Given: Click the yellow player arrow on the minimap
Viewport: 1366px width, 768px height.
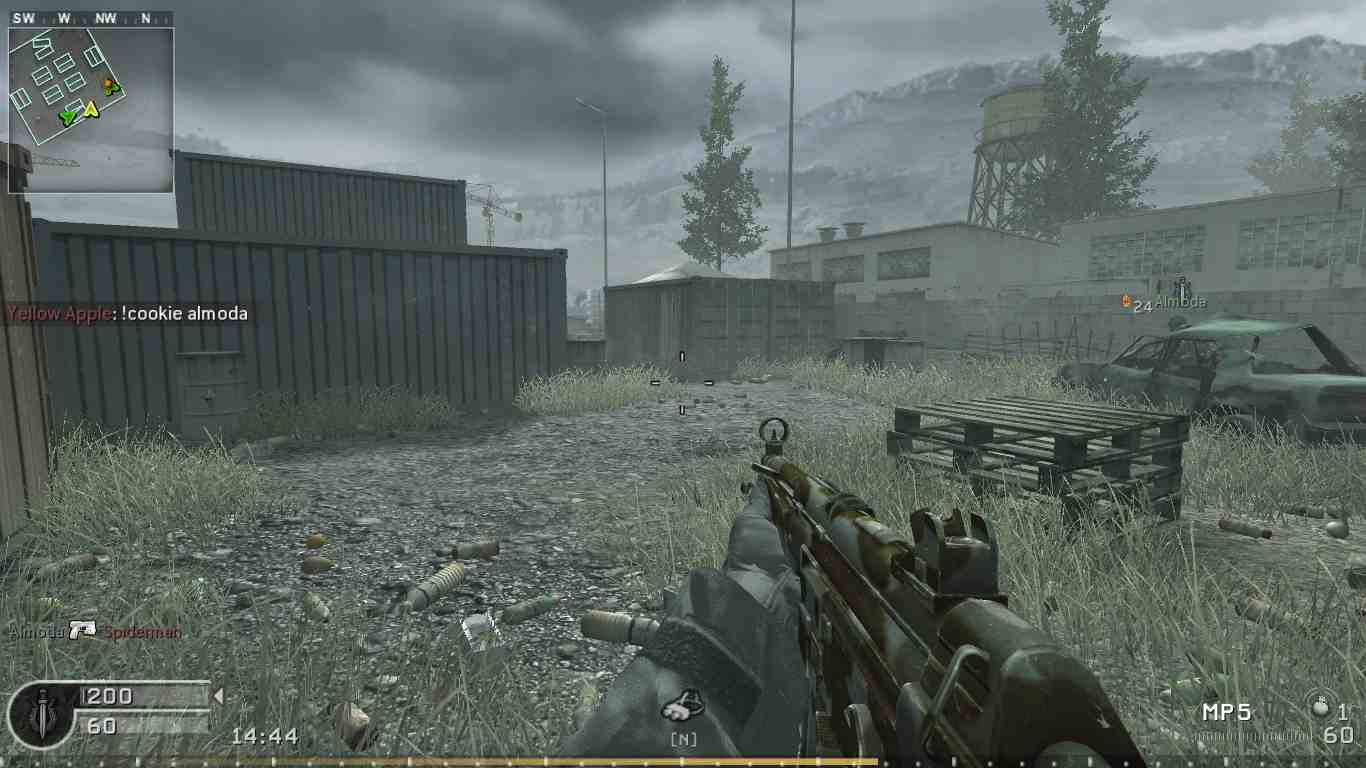Looking at the screenshot, I should [x=91, y=110].
